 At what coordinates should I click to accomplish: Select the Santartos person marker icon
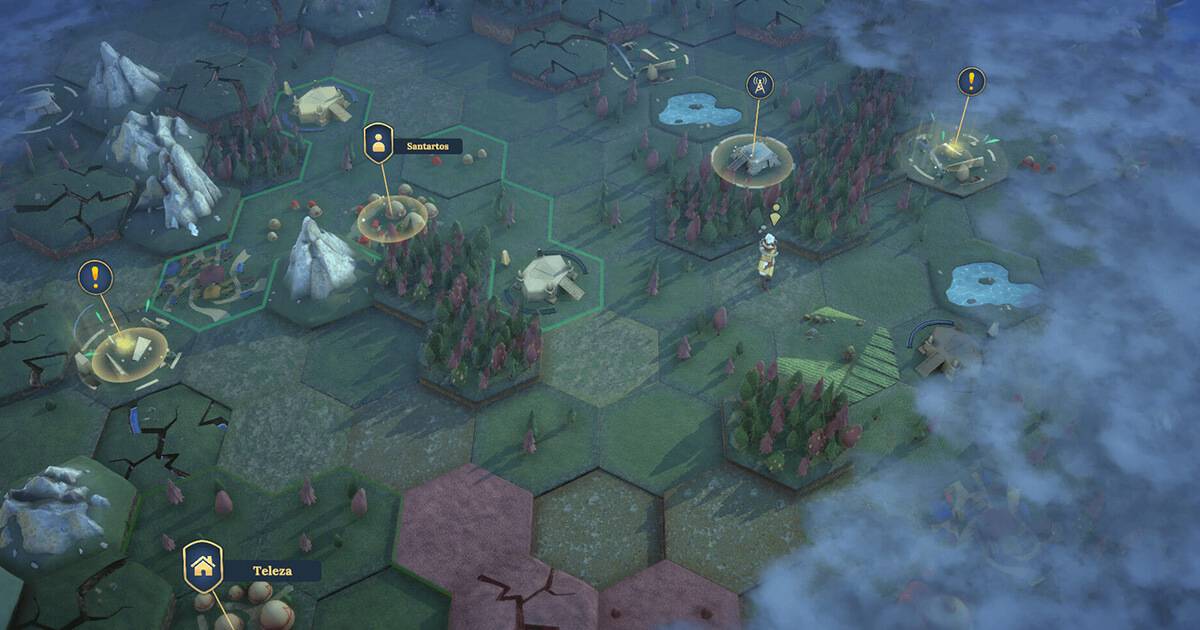(x=378, y=144)
